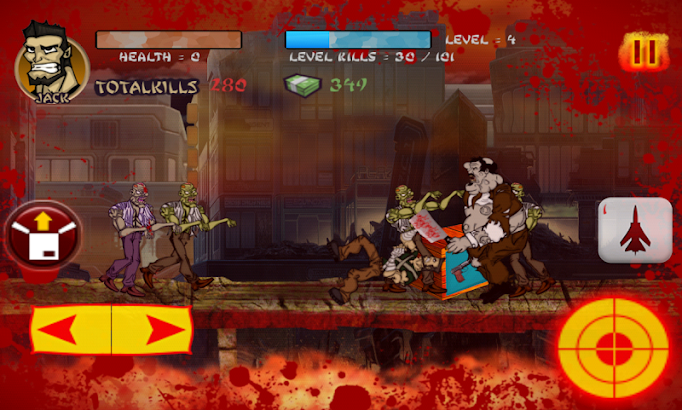Fire using the crosshair target button

(613, 348)
